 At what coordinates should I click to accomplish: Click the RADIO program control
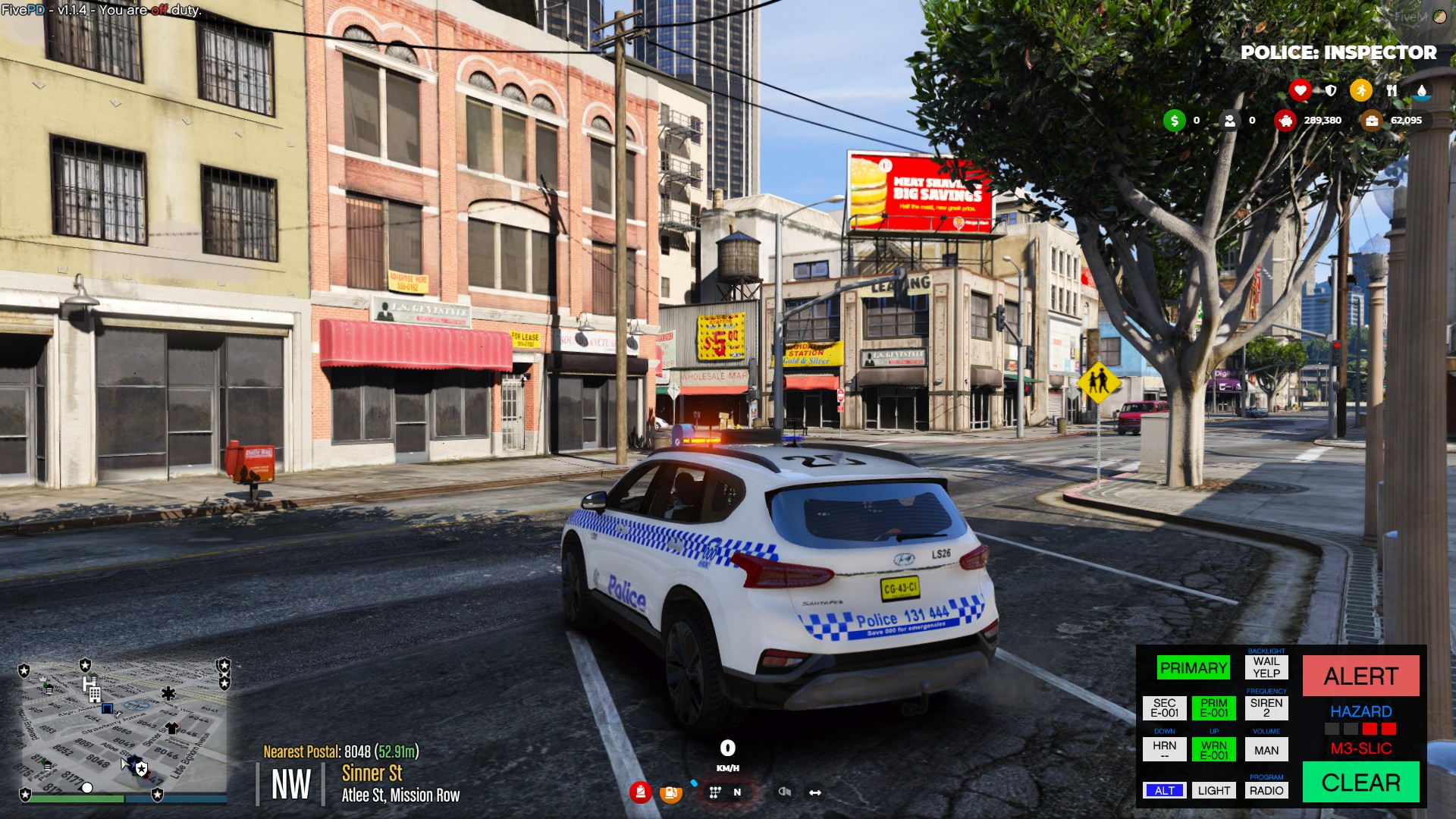tap(1268, 789)
